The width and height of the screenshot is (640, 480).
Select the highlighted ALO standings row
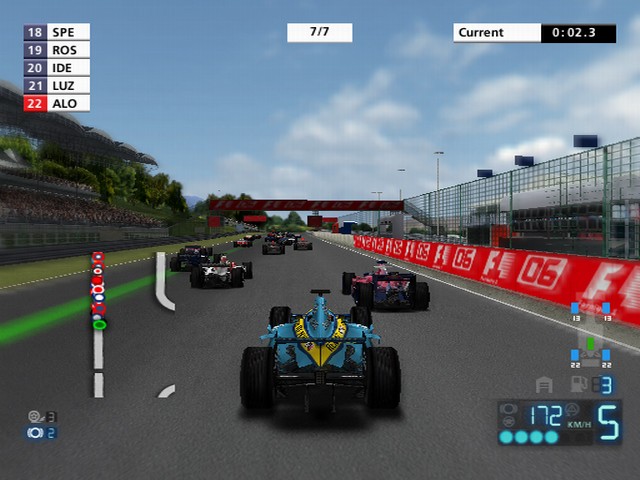(56, 103)
